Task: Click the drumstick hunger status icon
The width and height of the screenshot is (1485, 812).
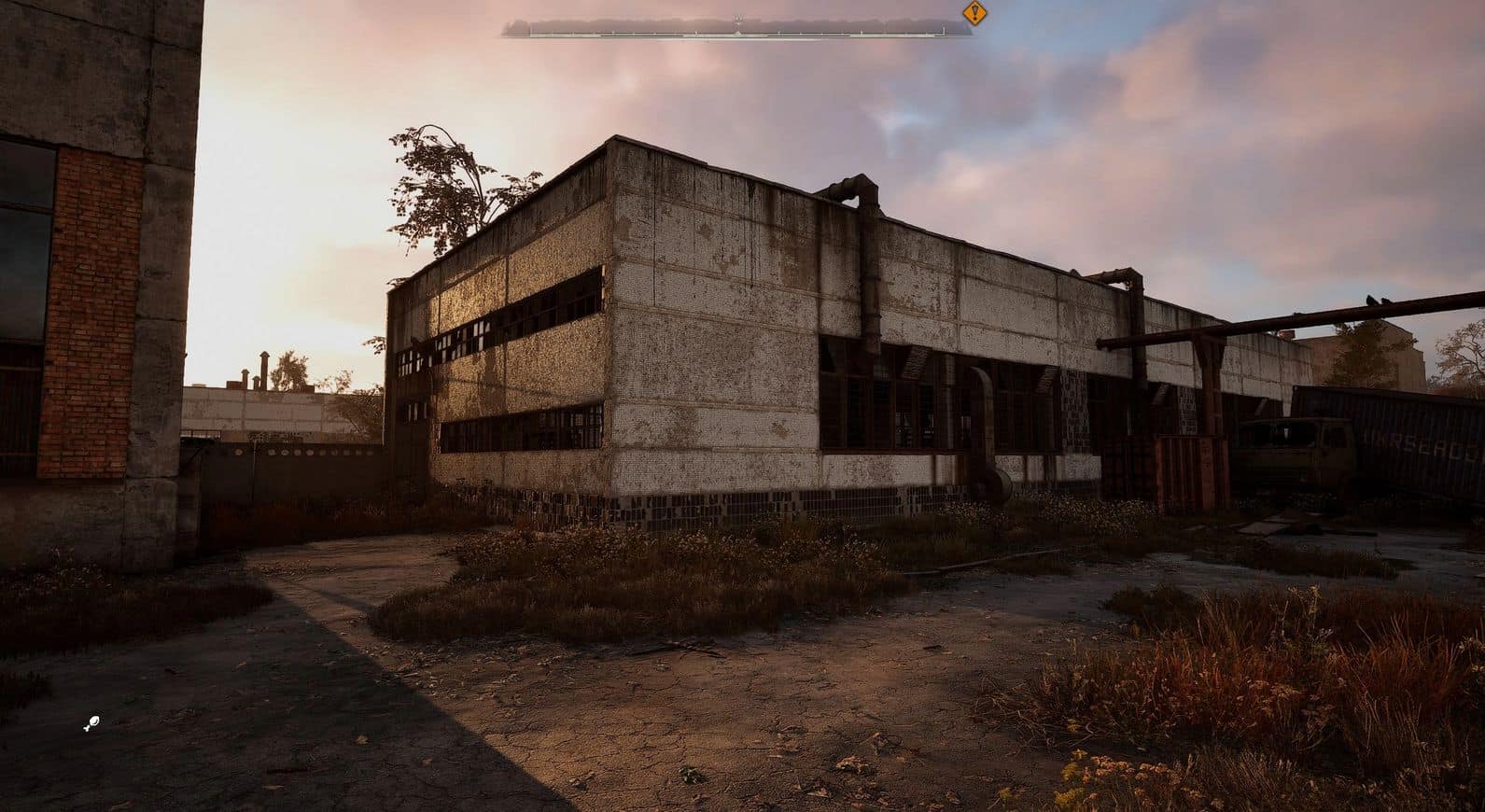Action: (x=91, y=722)
